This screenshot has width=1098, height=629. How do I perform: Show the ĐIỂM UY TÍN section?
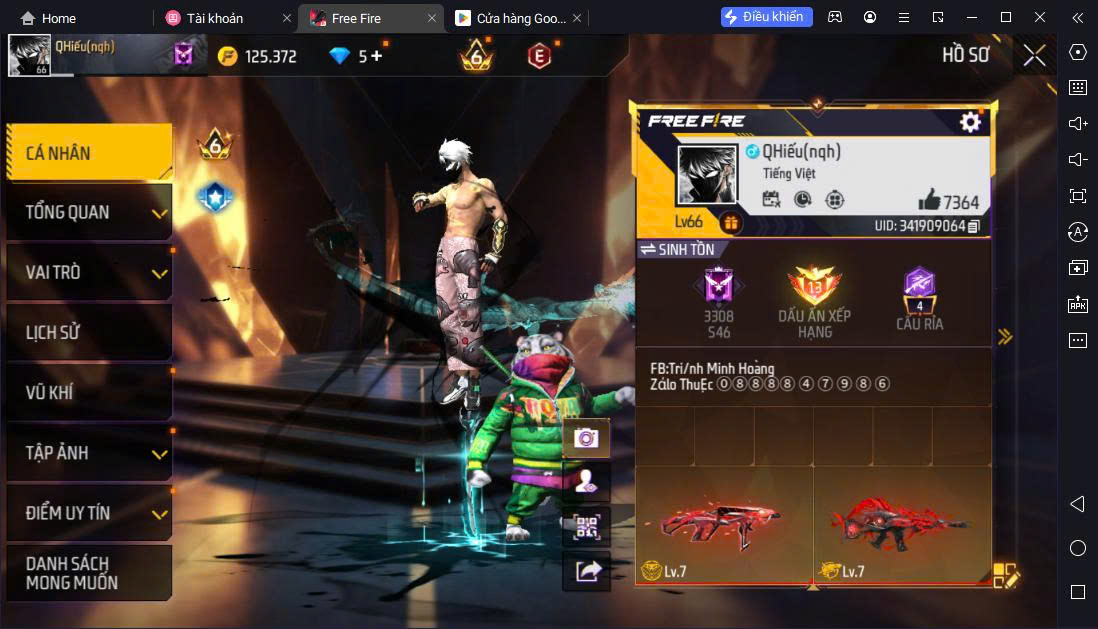[88, 513]
